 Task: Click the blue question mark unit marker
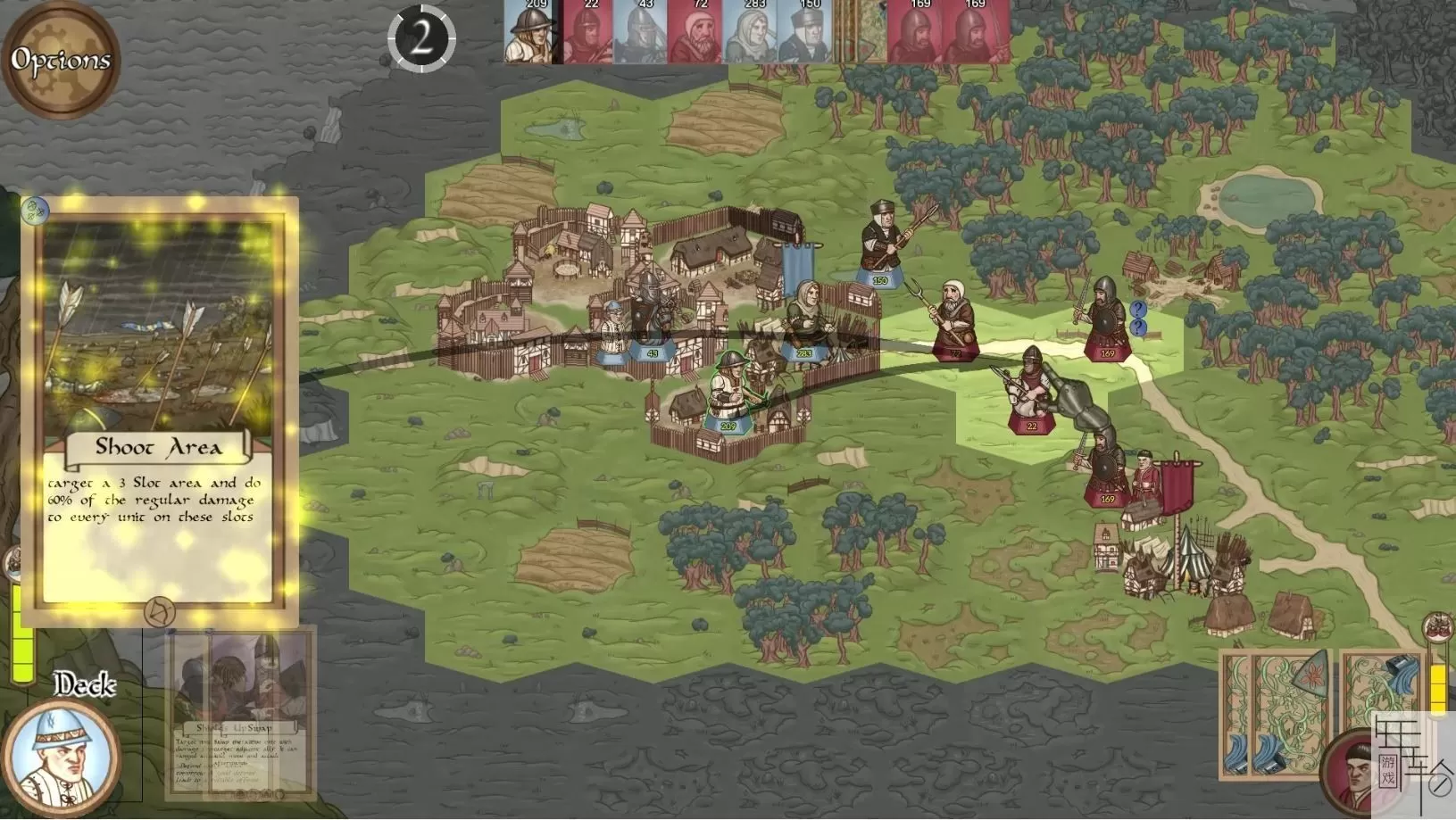click(1137, 310)
